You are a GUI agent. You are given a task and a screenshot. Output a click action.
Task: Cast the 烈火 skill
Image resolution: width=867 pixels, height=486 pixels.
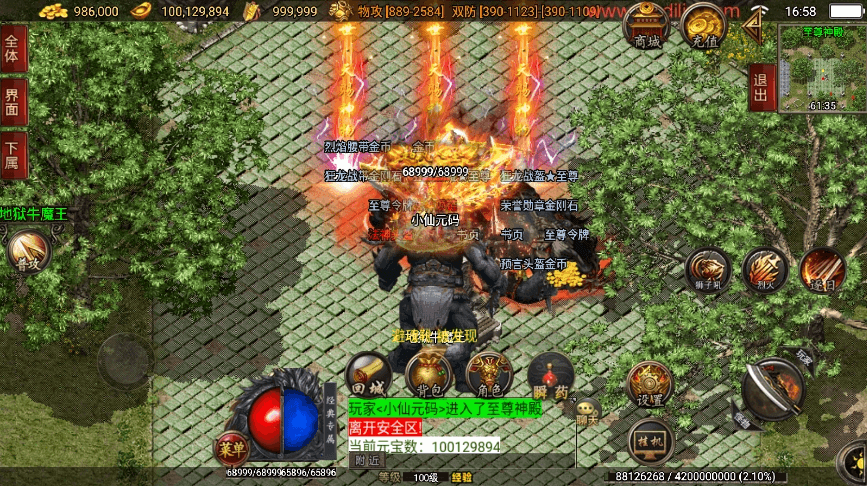coord(765,270)
